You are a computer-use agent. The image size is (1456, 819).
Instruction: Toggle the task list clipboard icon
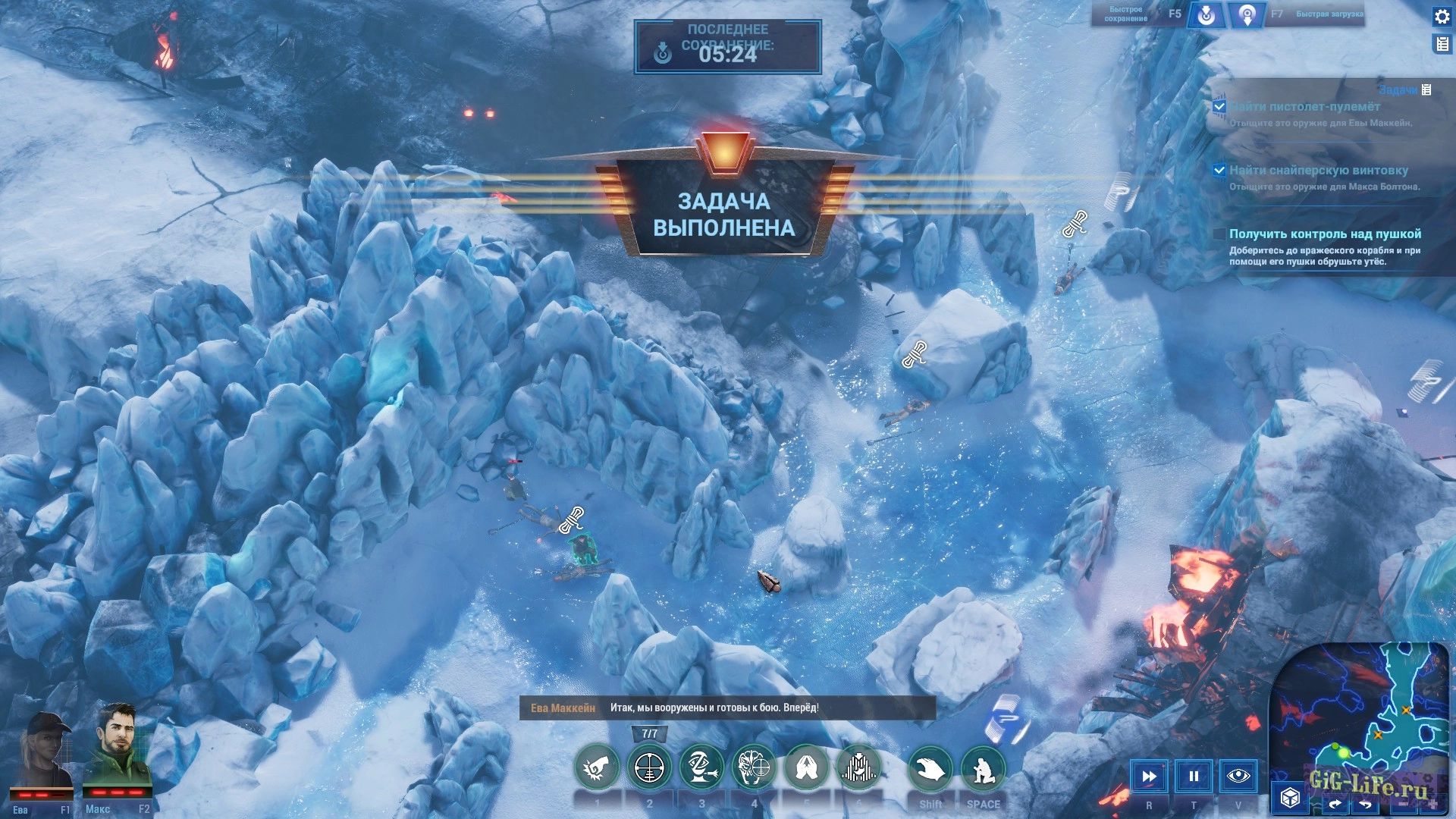point(1442,45)
